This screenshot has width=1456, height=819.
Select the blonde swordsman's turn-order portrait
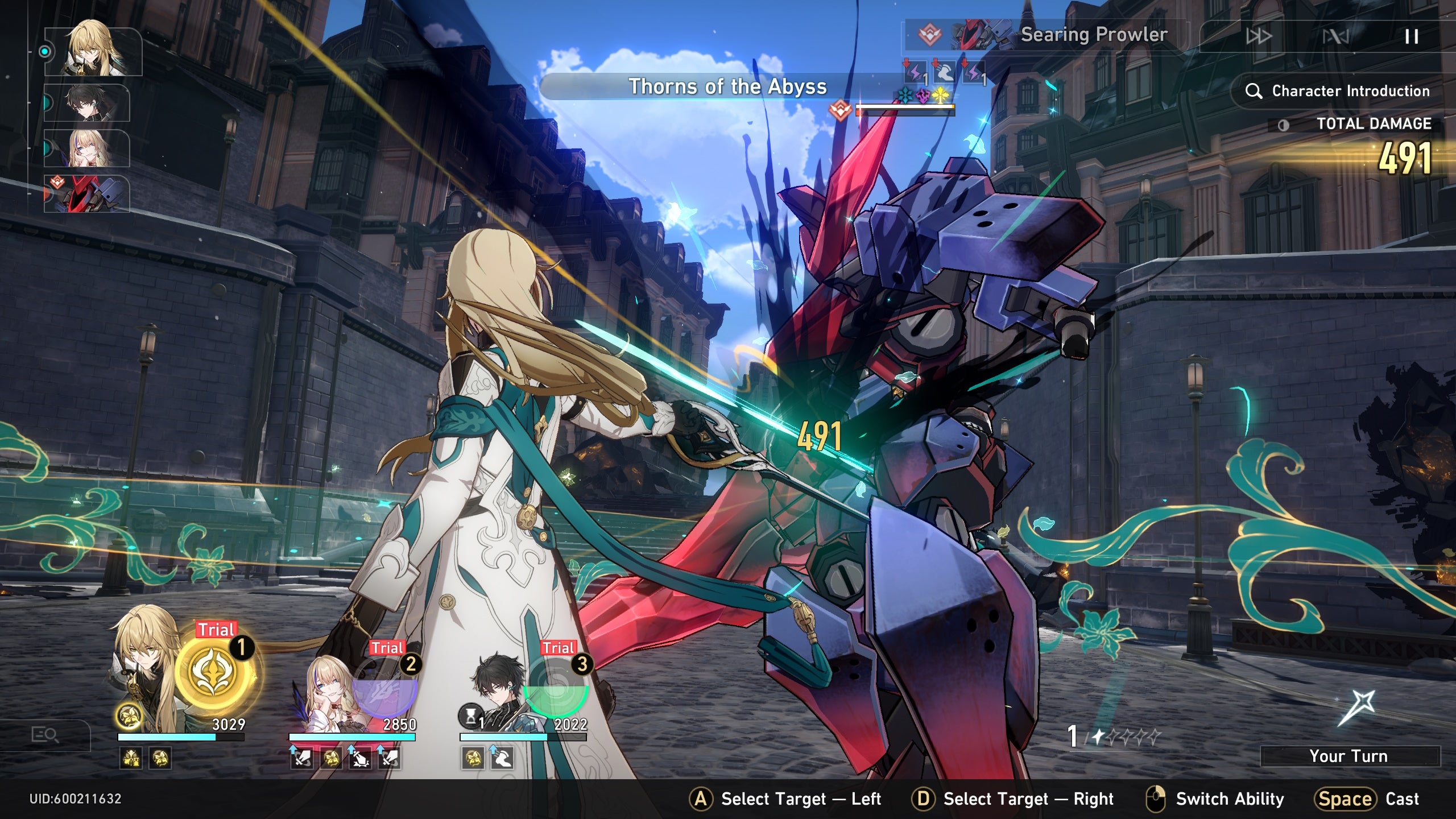93,51
